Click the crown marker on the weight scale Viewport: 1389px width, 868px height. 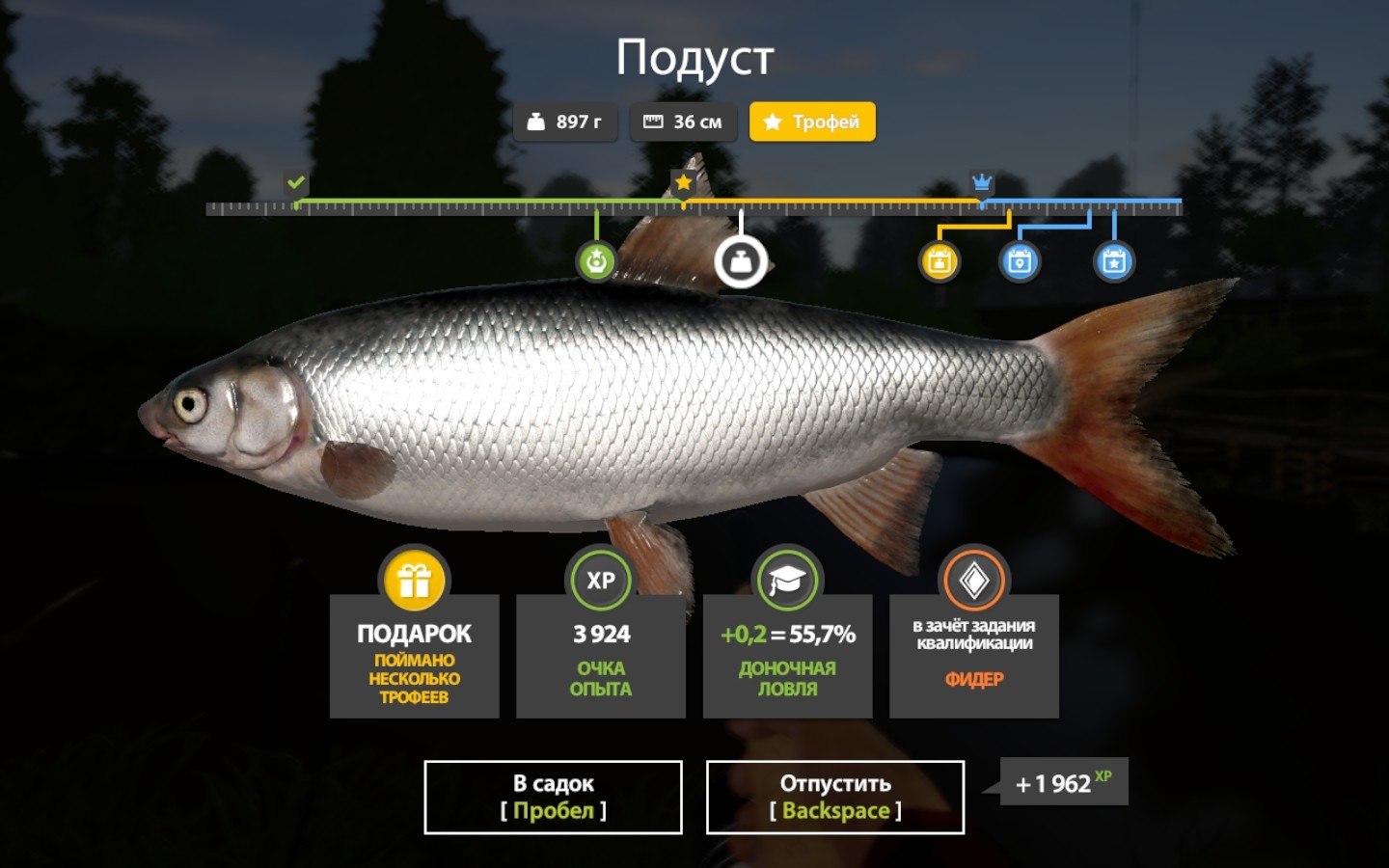coord(982,182)
